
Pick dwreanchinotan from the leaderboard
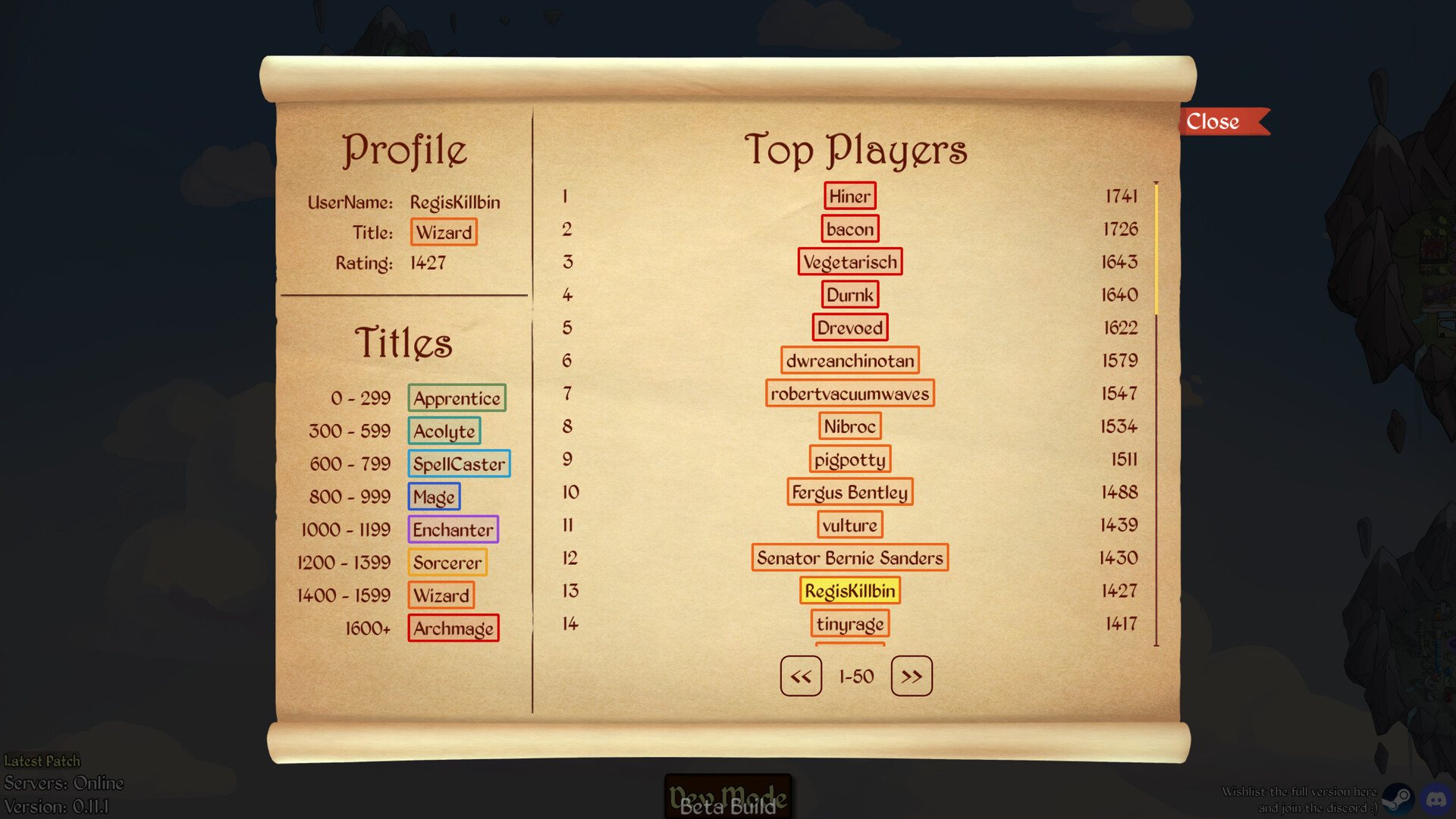849,360
